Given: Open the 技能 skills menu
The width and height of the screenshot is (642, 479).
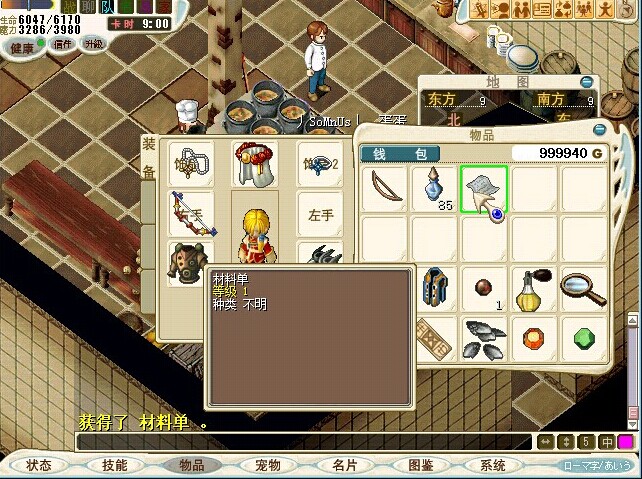Looking at the screenshot, I should coord(114,465).
